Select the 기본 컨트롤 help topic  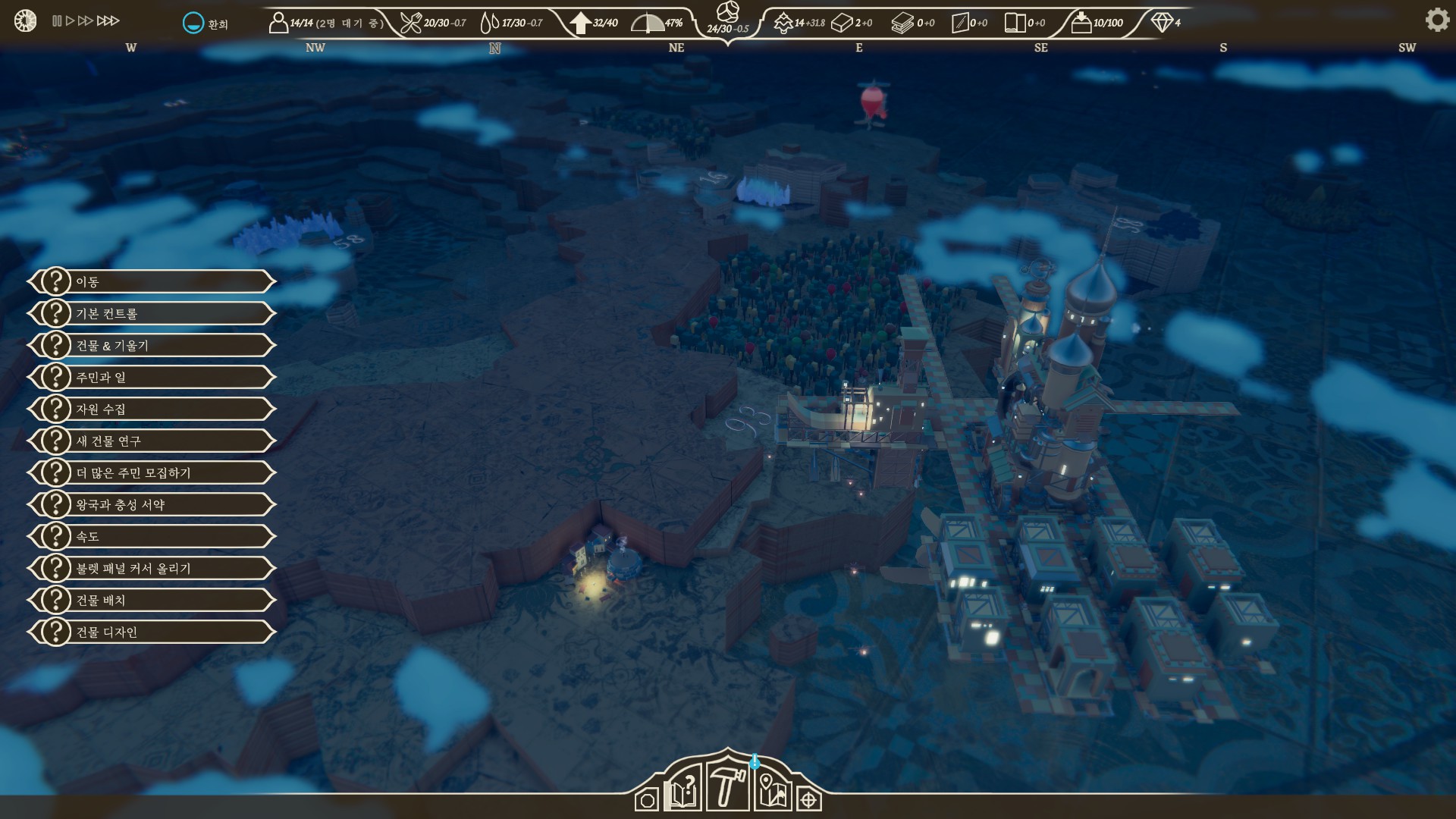152,313
